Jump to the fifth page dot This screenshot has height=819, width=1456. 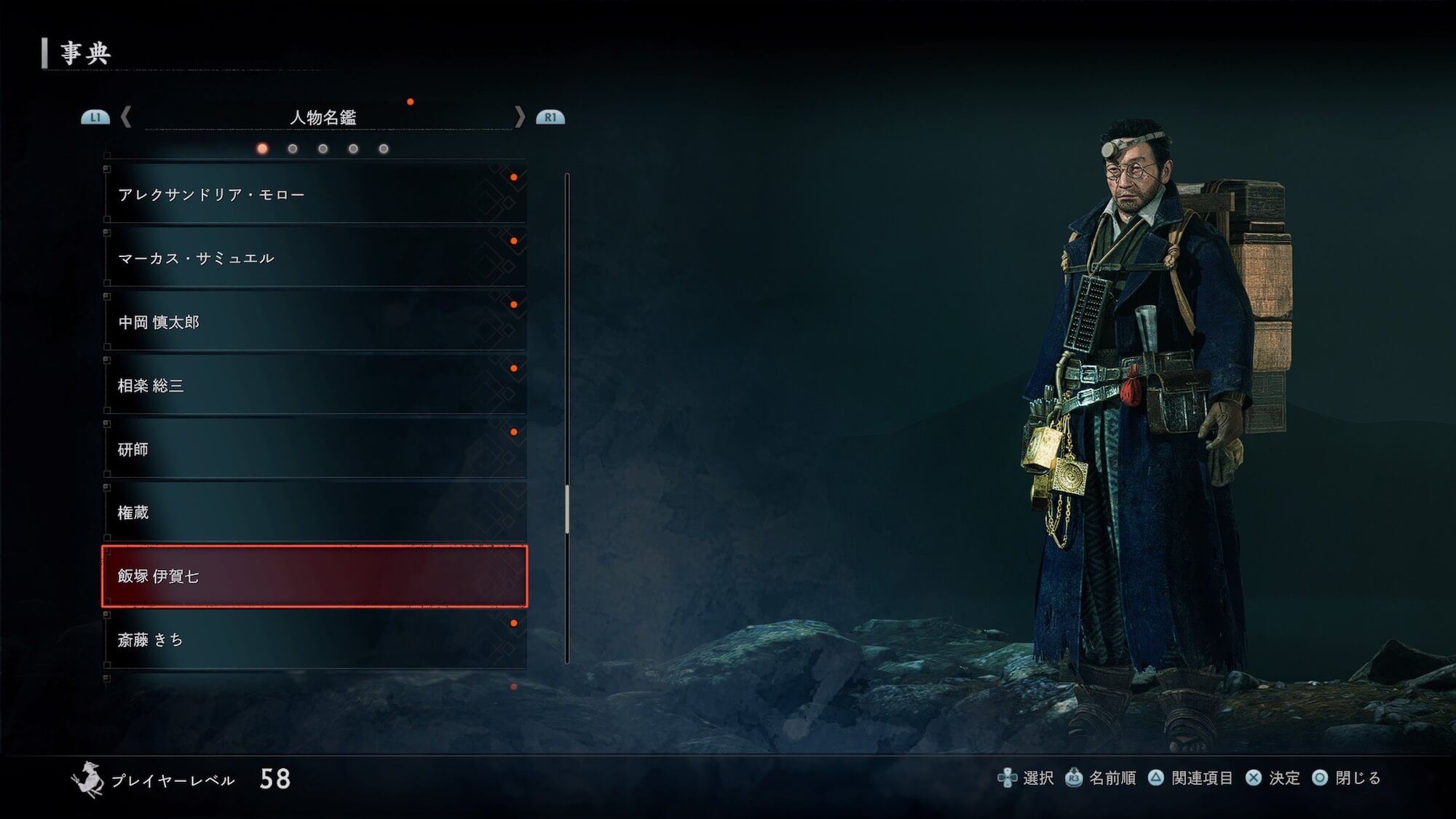click(384, 149)
